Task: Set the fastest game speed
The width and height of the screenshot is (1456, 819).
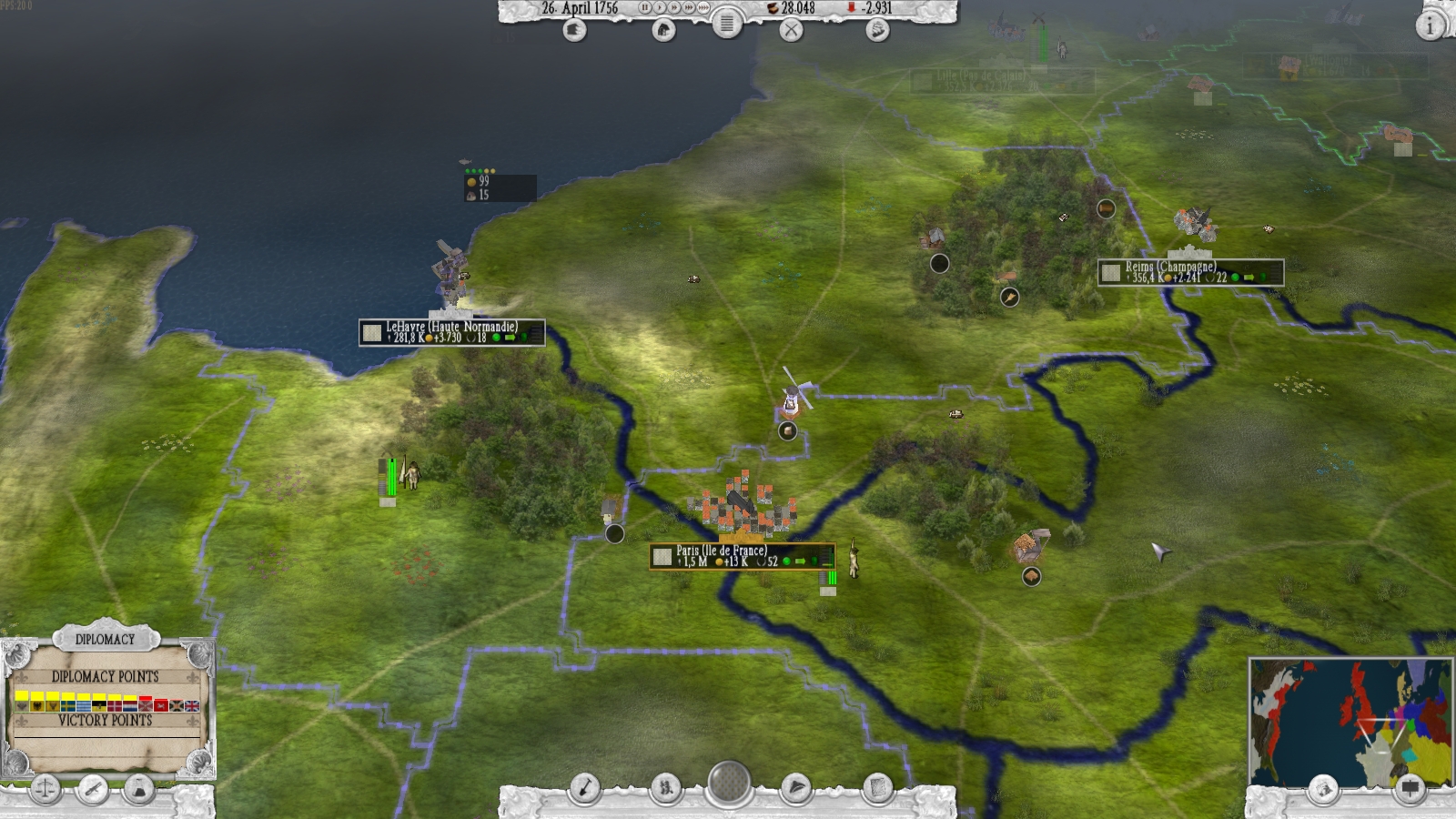Action: pyautogui.click(x=703, y=8)
